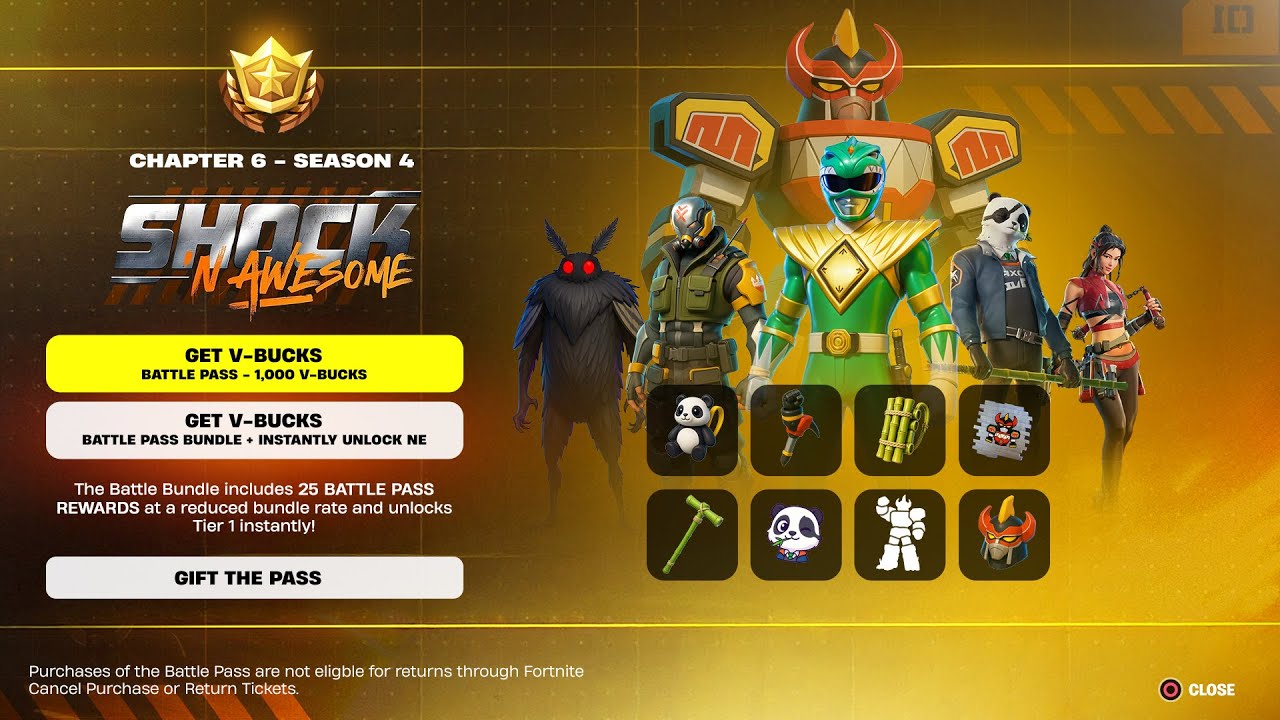The width and height of the screenshot is (1280, 720).
Task: Choose the Battle Pass Bundle option
Action: pos(254,430)
